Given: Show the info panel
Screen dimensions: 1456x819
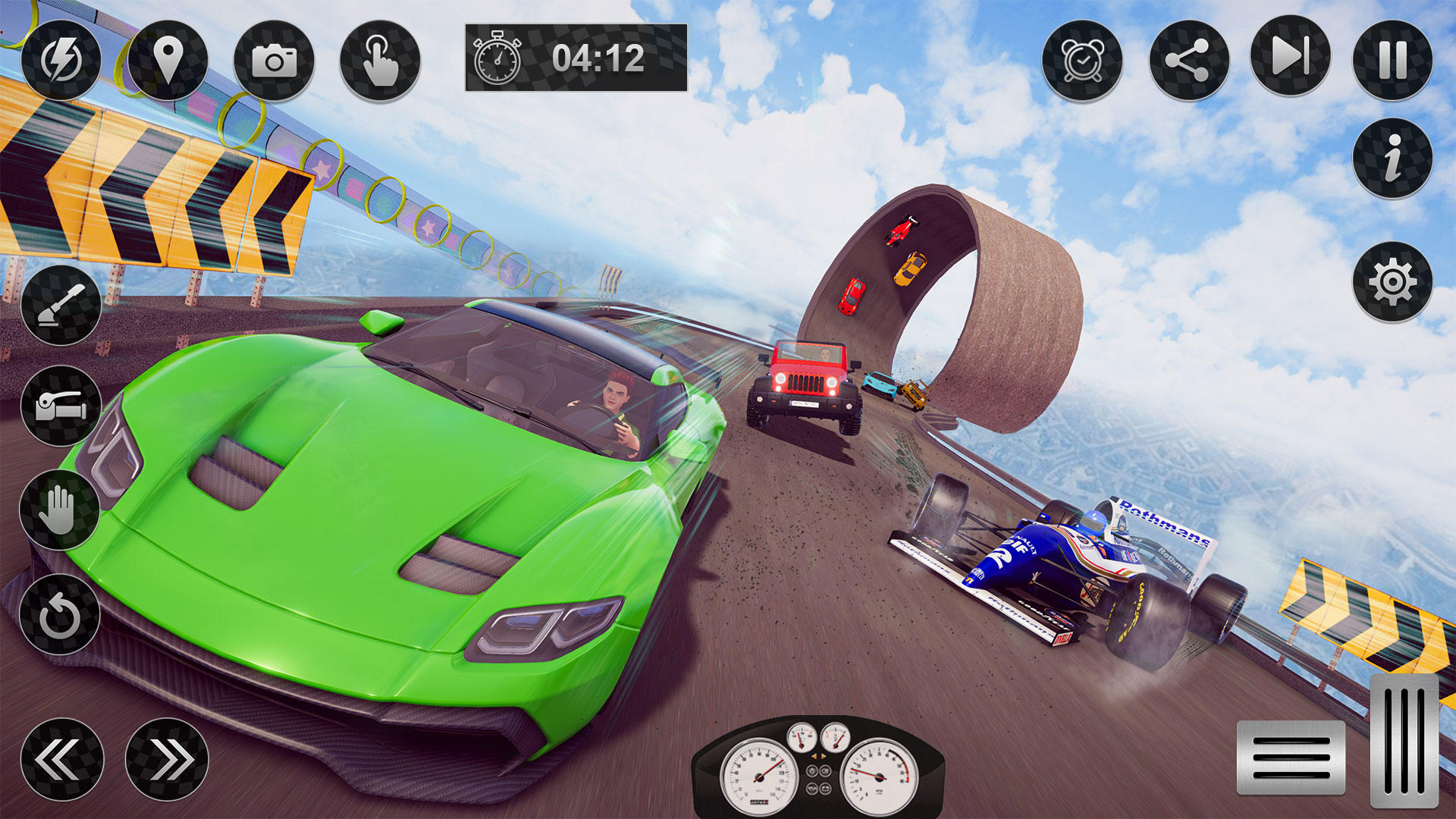Looking at the screenshot, I should [1392, 158].
